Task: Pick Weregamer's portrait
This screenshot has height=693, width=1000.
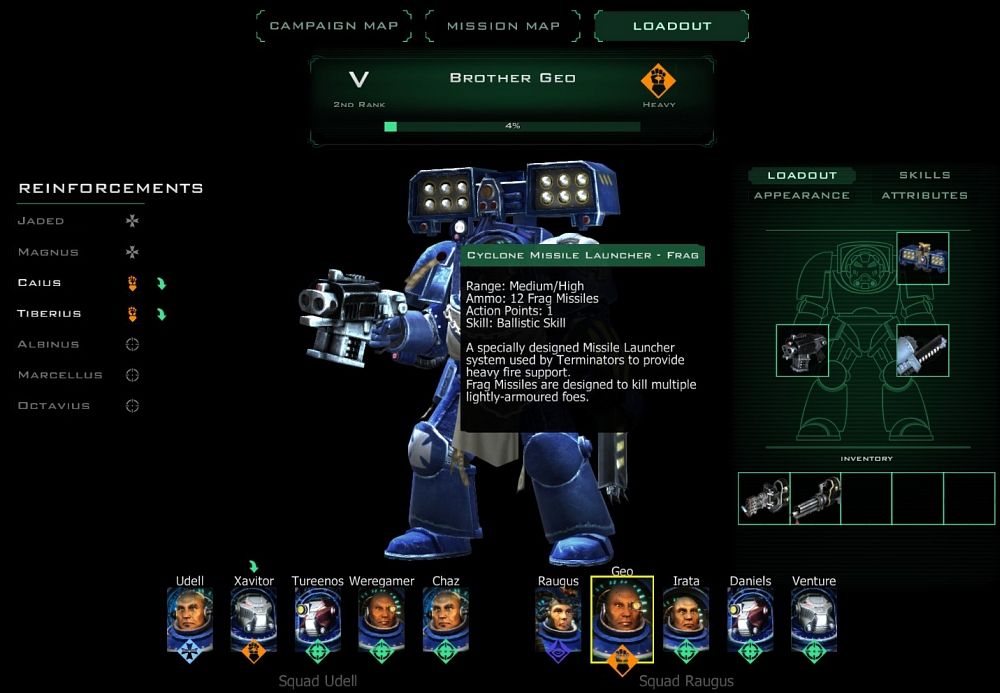Action: click(381, 613)
